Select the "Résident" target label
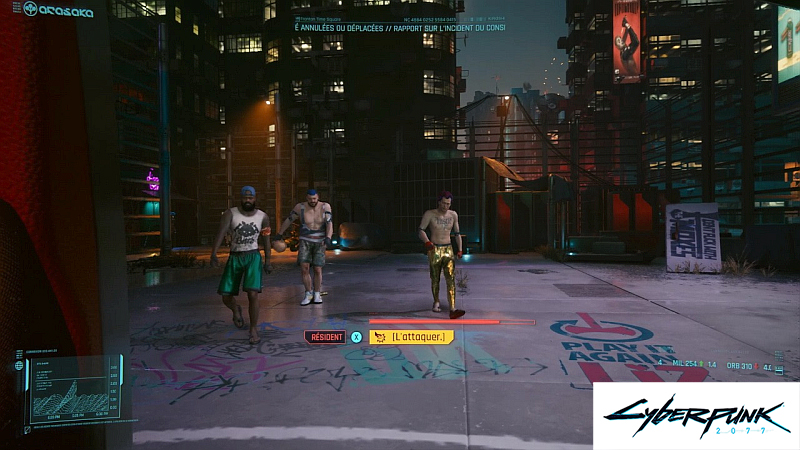The width and height of the screenshot is (800, 450). click(324, 337)
